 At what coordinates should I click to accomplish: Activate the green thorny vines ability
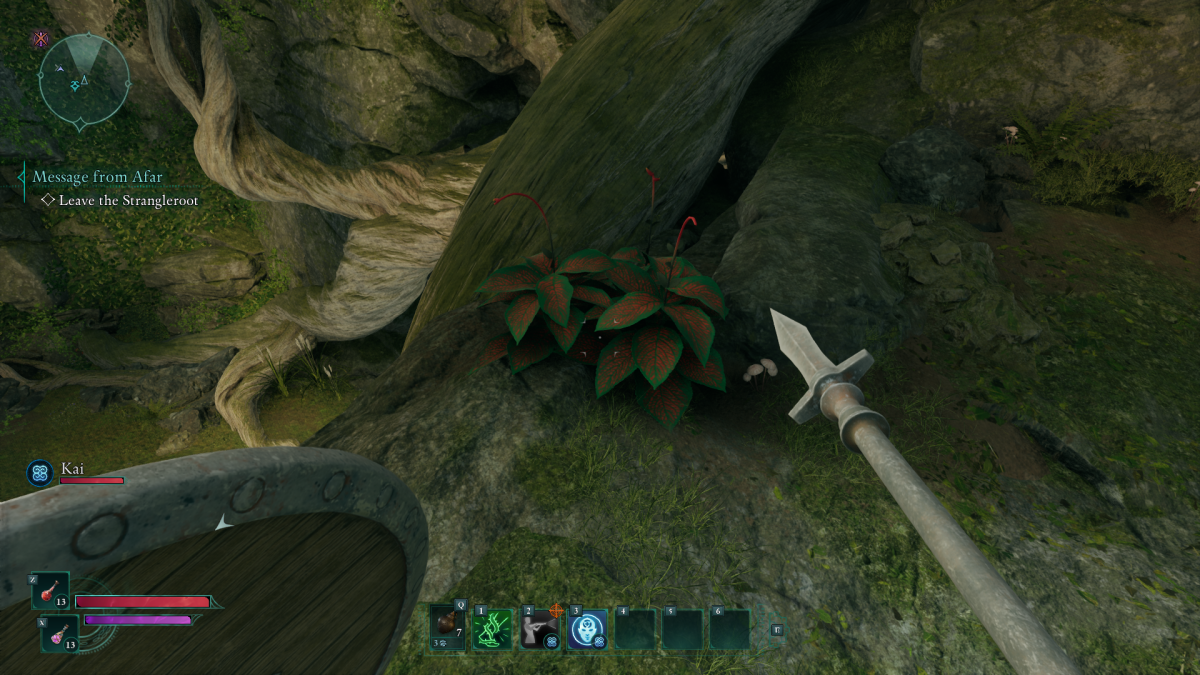point(493,629)
